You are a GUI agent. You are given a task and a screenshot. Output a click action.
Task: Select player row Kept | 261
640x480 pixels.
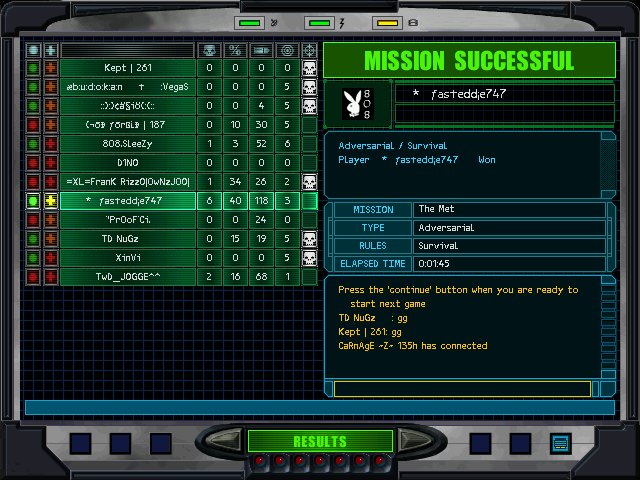[128, 68]
